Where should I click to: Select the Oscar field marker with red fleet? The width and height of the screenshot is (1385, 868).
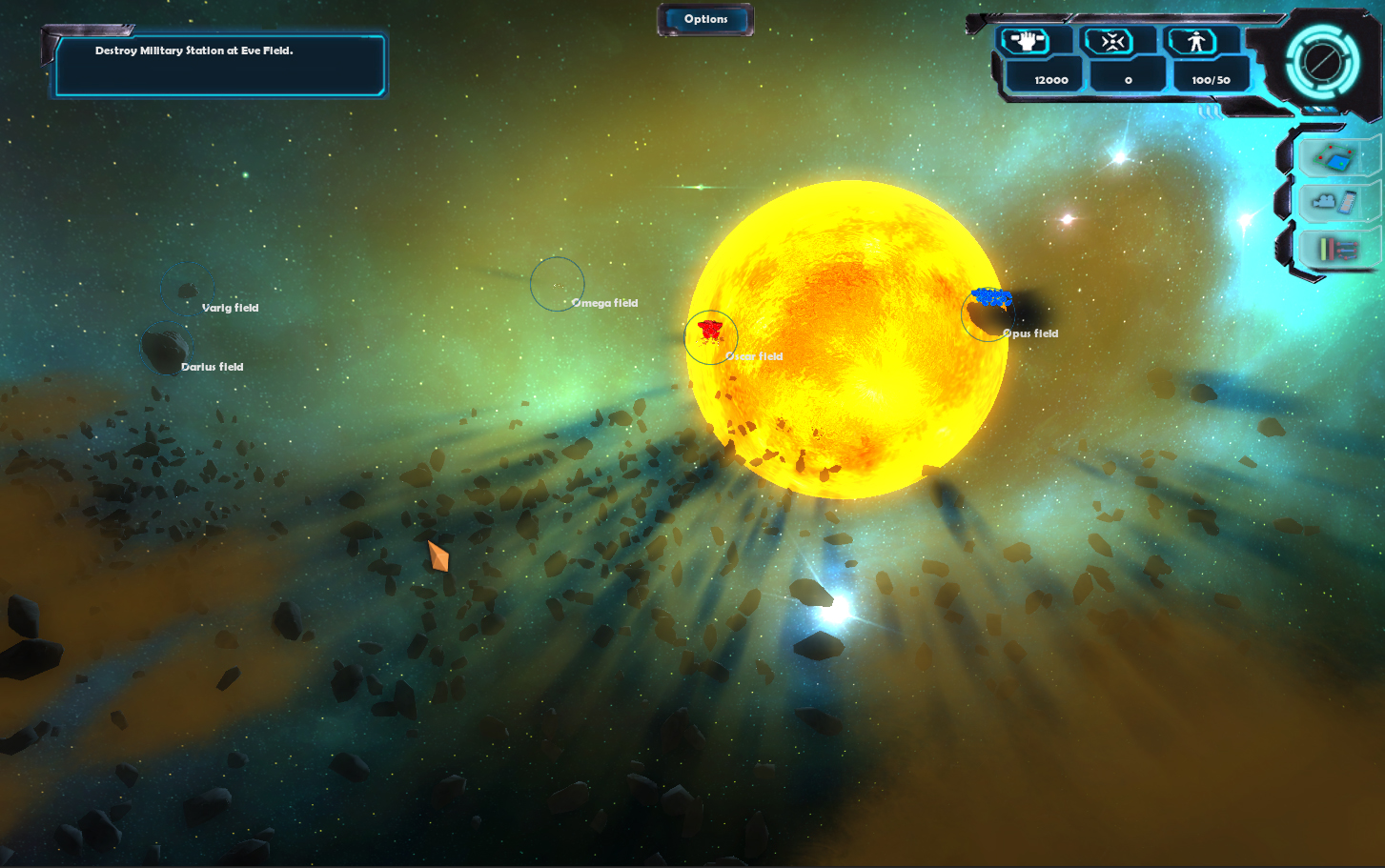click(711, 336)
